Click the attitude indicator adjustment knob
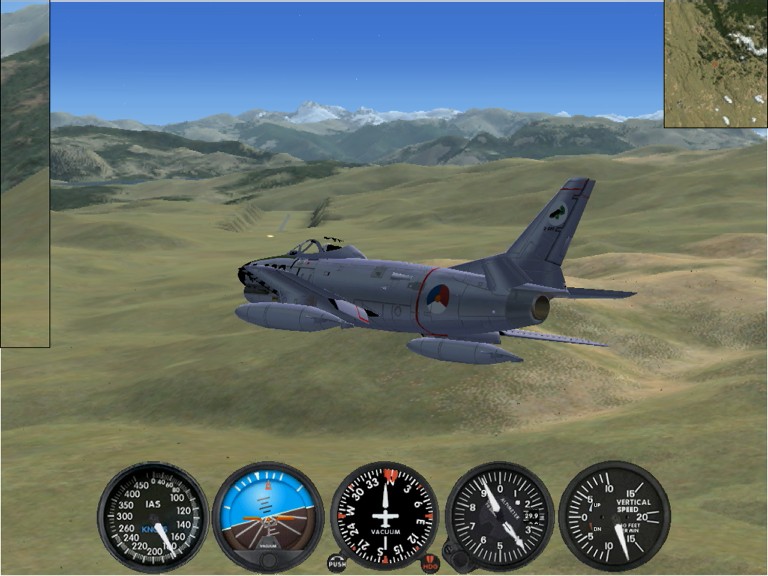Image resolution: width=768 pixels, height=576 pixels. tap(268, 560)
